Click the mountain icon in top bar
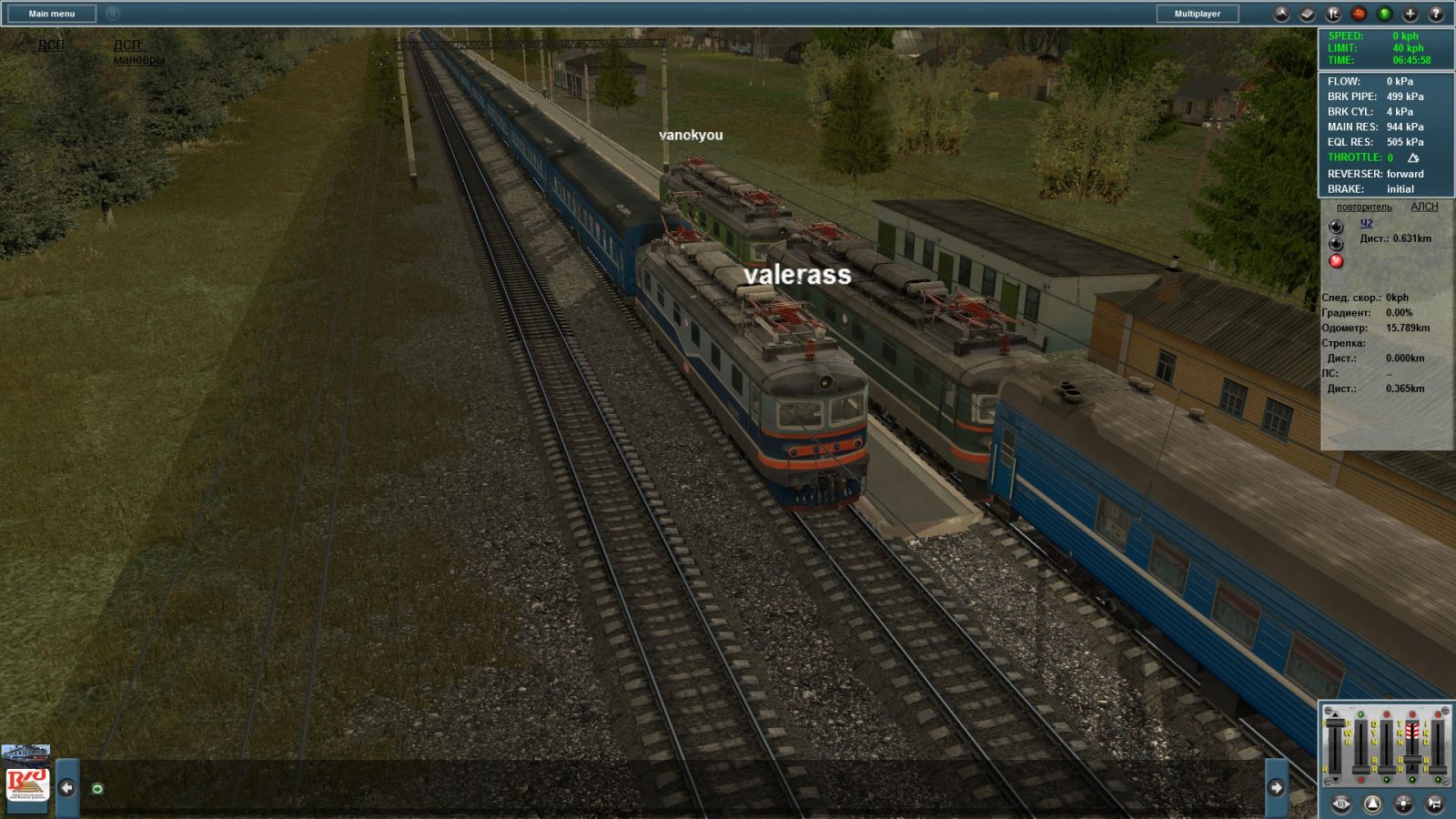 tap(1281, 14)
